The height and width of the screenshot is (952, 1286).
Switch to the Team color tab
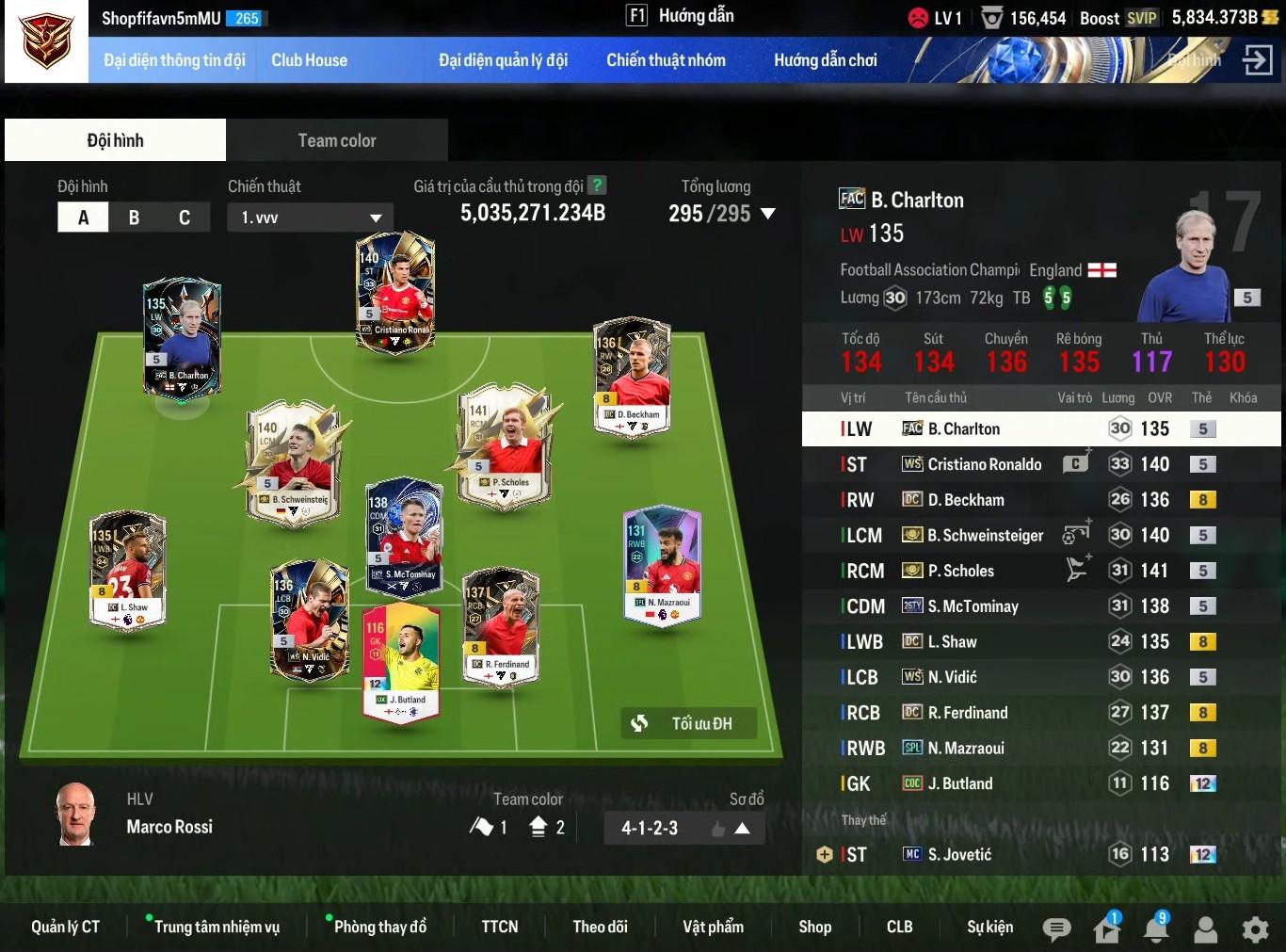pyautogui.click(x=337, y=140)
